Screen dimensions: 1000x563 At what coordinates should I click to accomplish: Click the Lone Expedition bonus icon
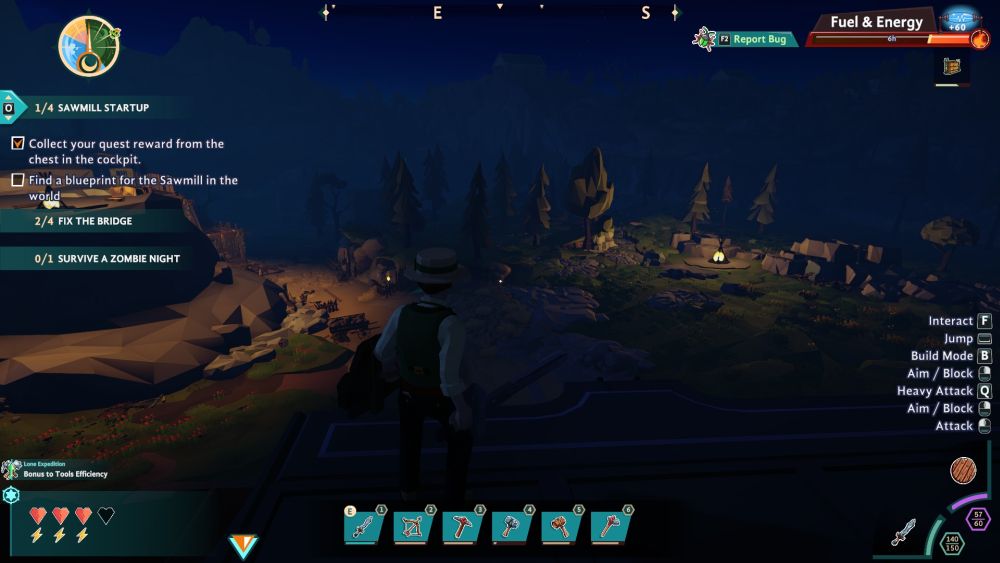click(12, 469)
